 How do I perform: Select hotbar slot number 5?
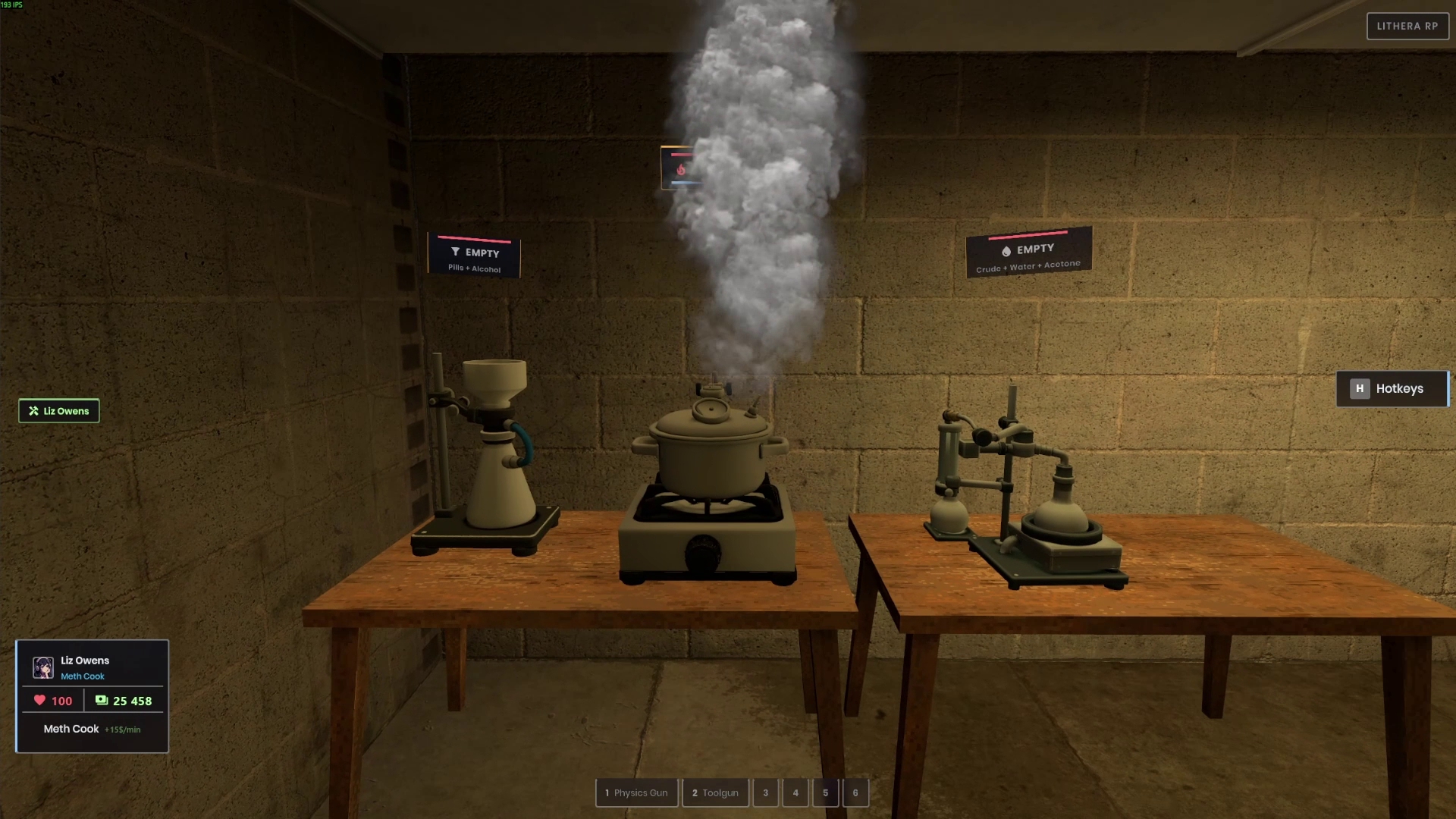click(825, 792)
